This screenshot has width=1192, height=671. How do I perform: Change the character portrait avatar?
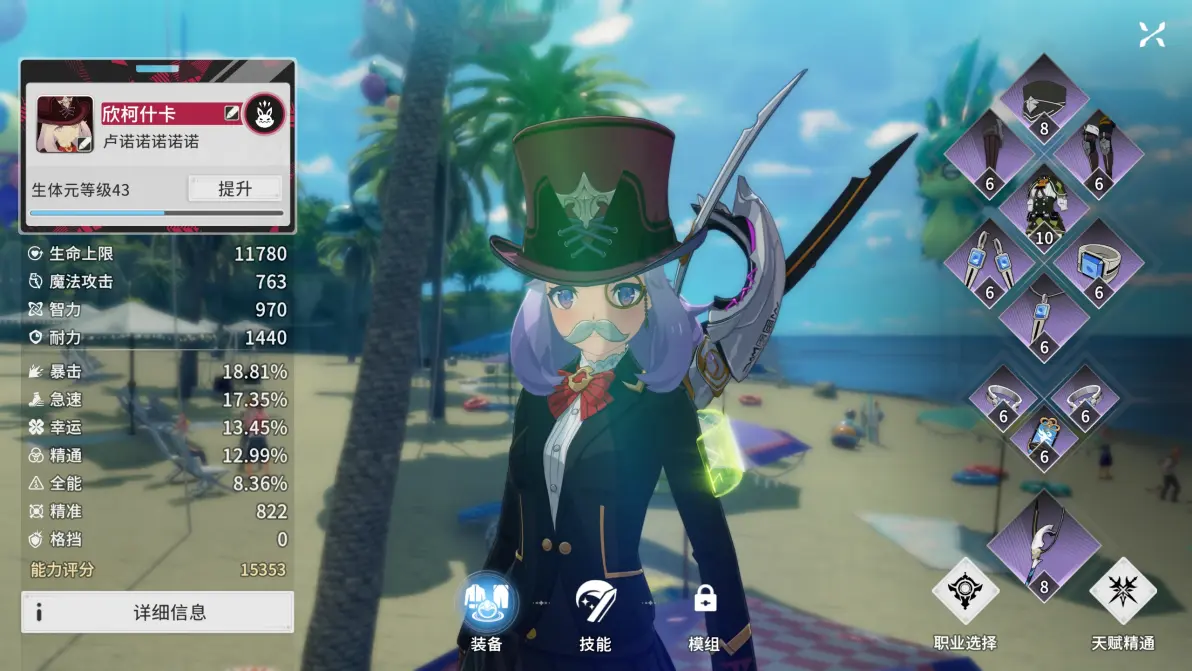pyautogui.click(x=65, y=124)
